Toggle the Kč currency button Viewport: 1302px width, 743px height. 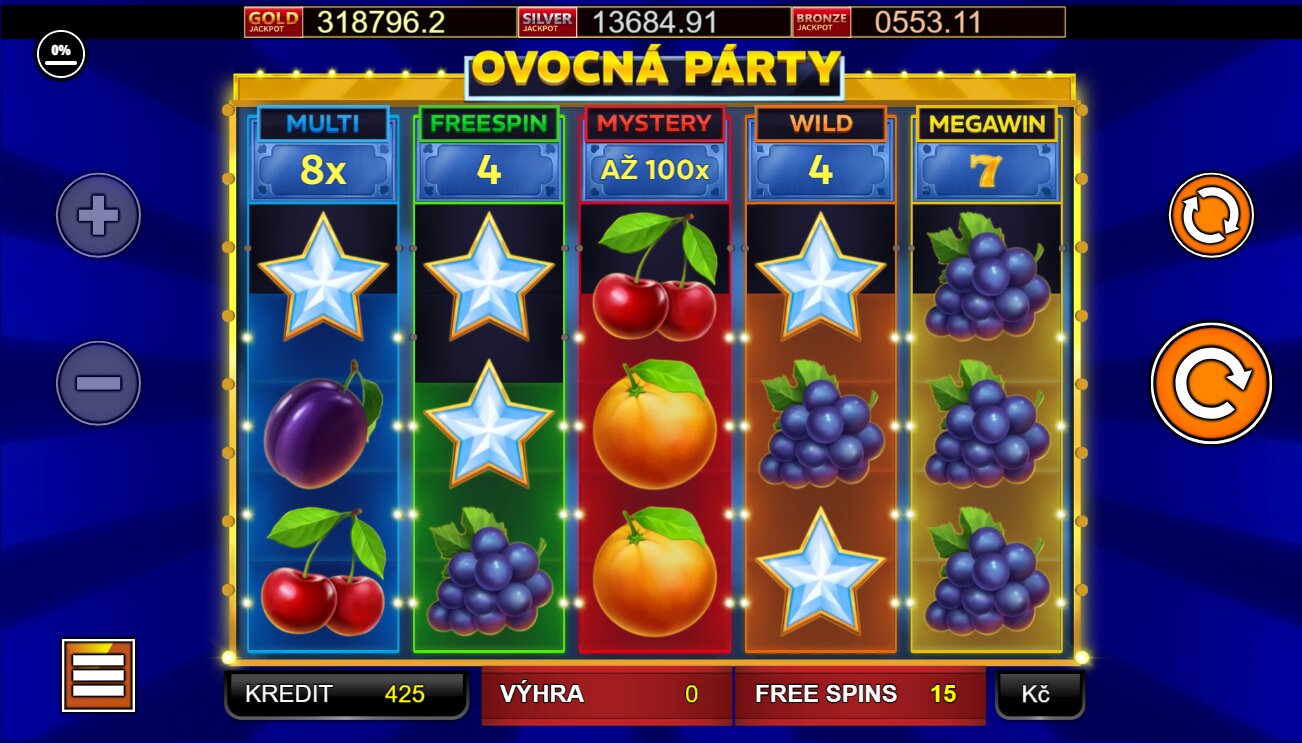tap(1039, 694)
